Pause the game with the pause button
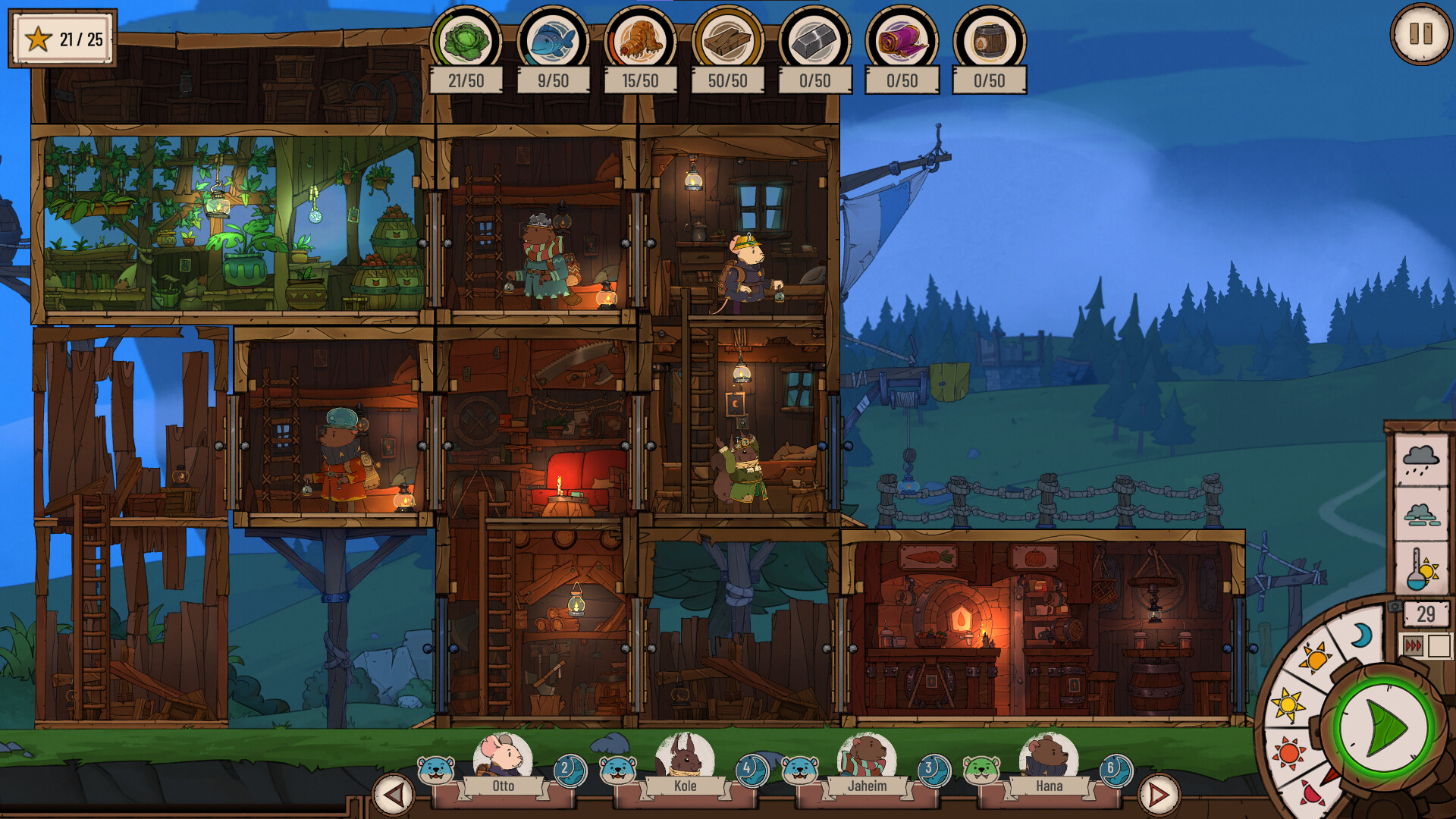The height and width of the screenshot is (819, 1456). 1420,35
